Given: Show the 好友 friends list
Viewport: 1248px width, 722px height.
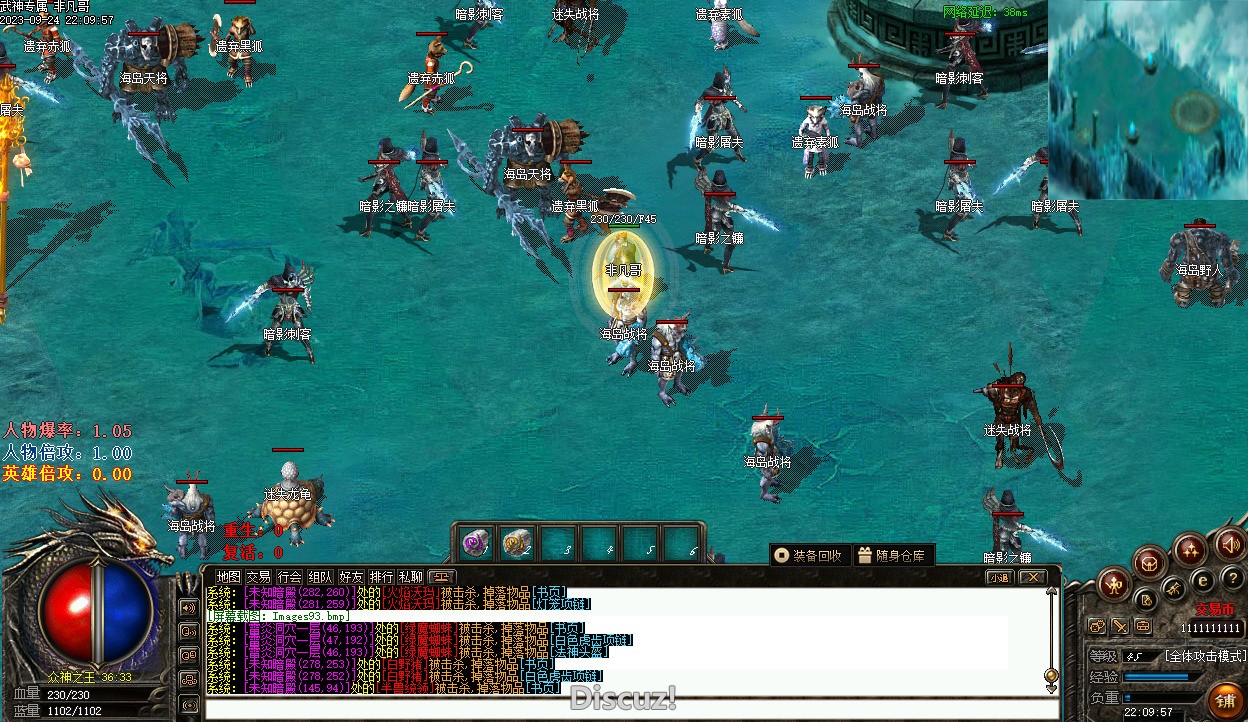Looking at the screenshot, I should click(x=351, y=577).
